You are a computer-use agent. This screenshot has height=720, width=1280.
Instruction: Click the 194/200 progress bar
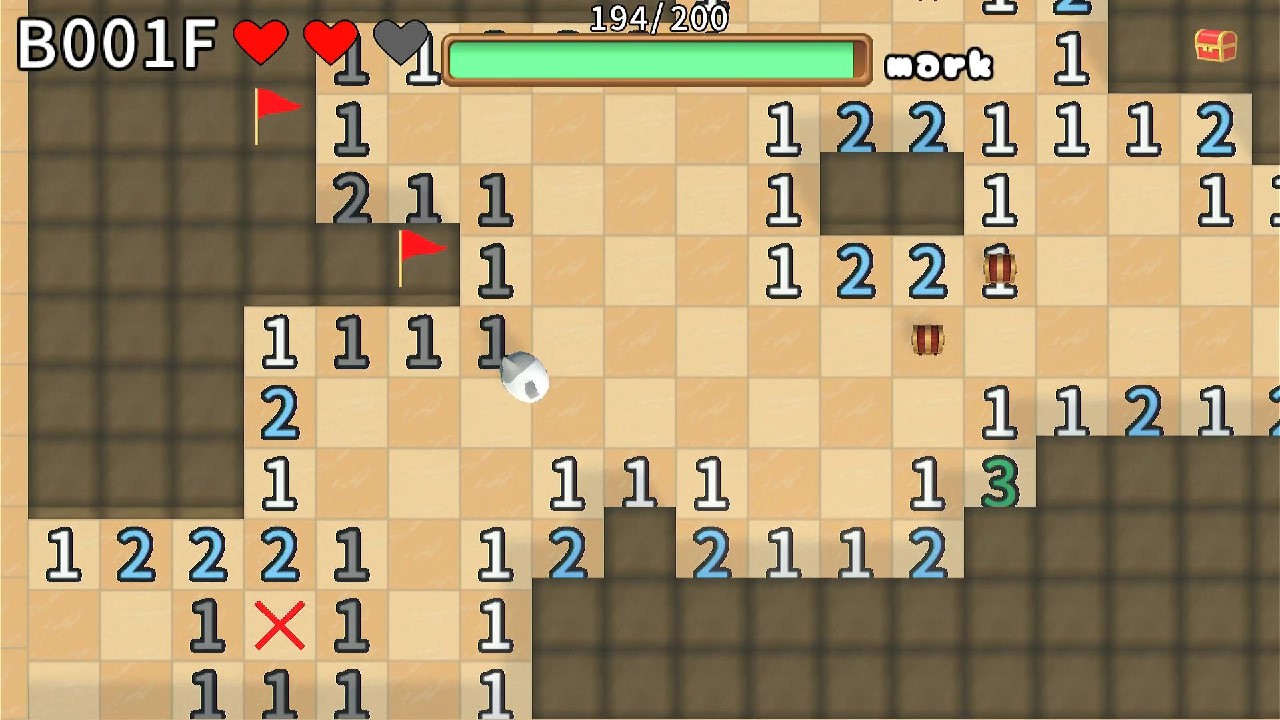click(655, 55)
